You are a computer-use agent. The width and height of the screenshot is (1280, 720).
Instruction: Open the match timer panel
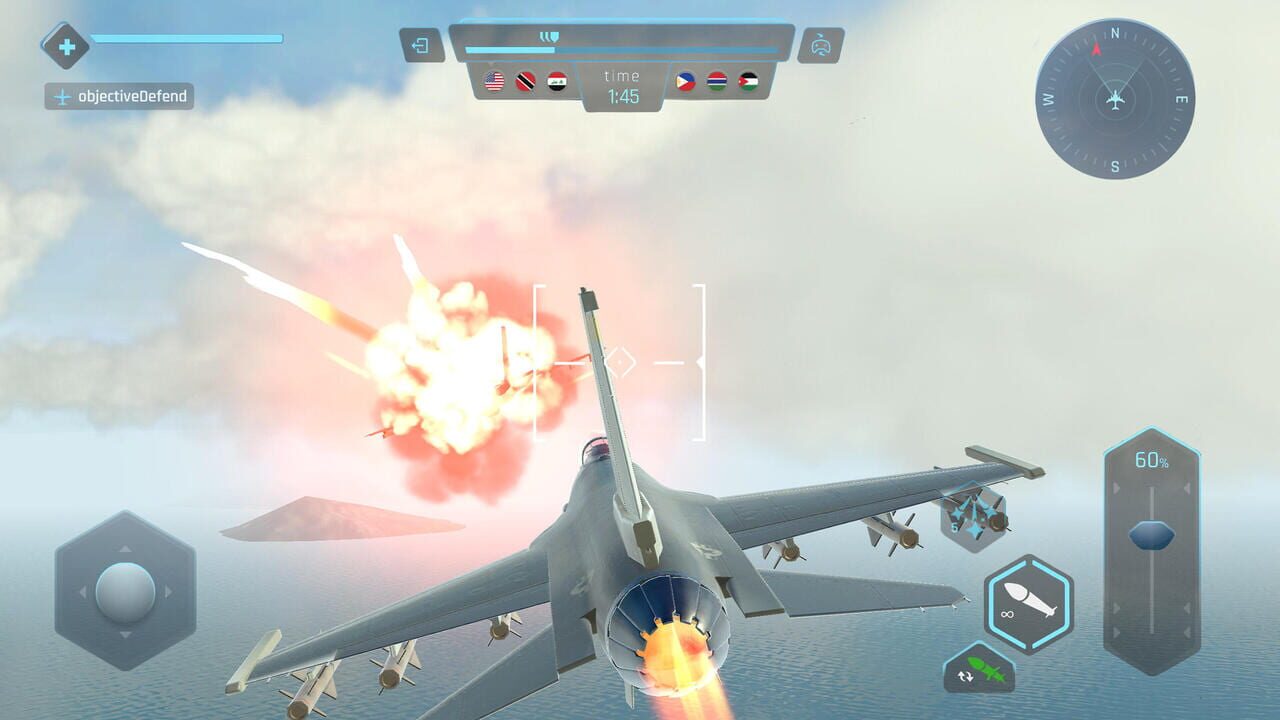click(621, 86)
